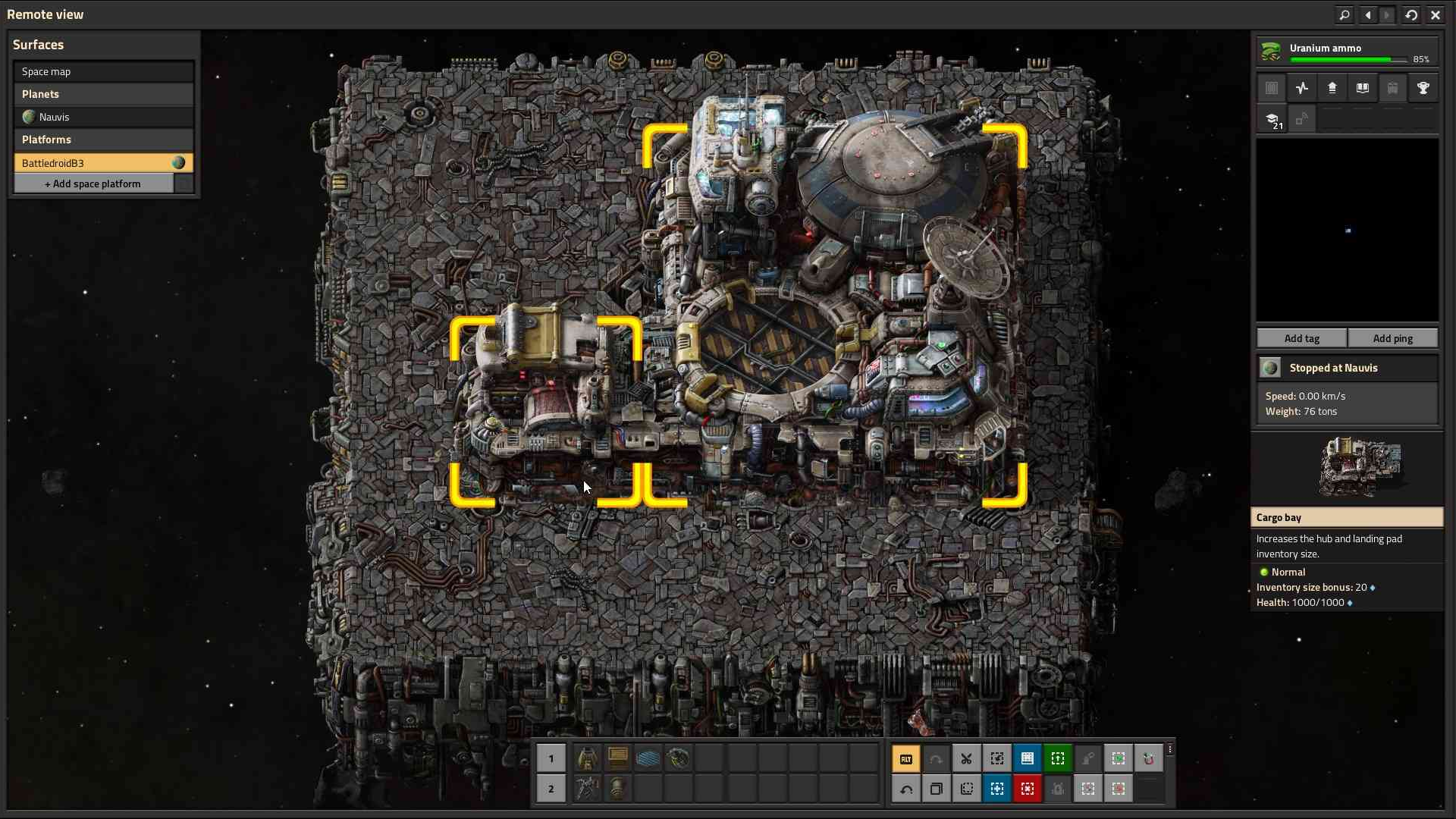The height and width of the screenshot is (819, 1456).
Task: Collapse the Planets section
Action: click(x=104, y=93)
